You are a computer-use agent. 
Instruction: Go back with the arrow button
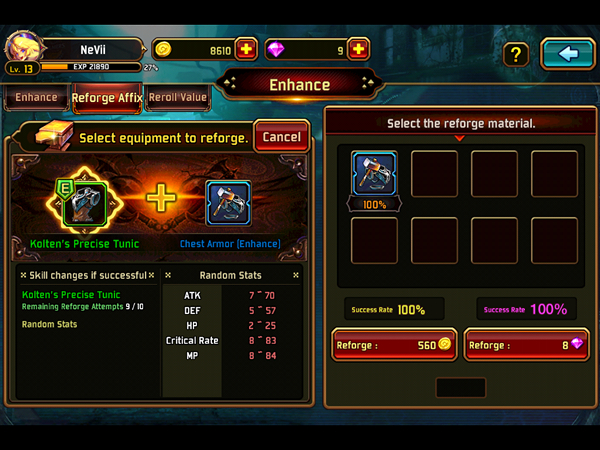click(x=567, y=54)
